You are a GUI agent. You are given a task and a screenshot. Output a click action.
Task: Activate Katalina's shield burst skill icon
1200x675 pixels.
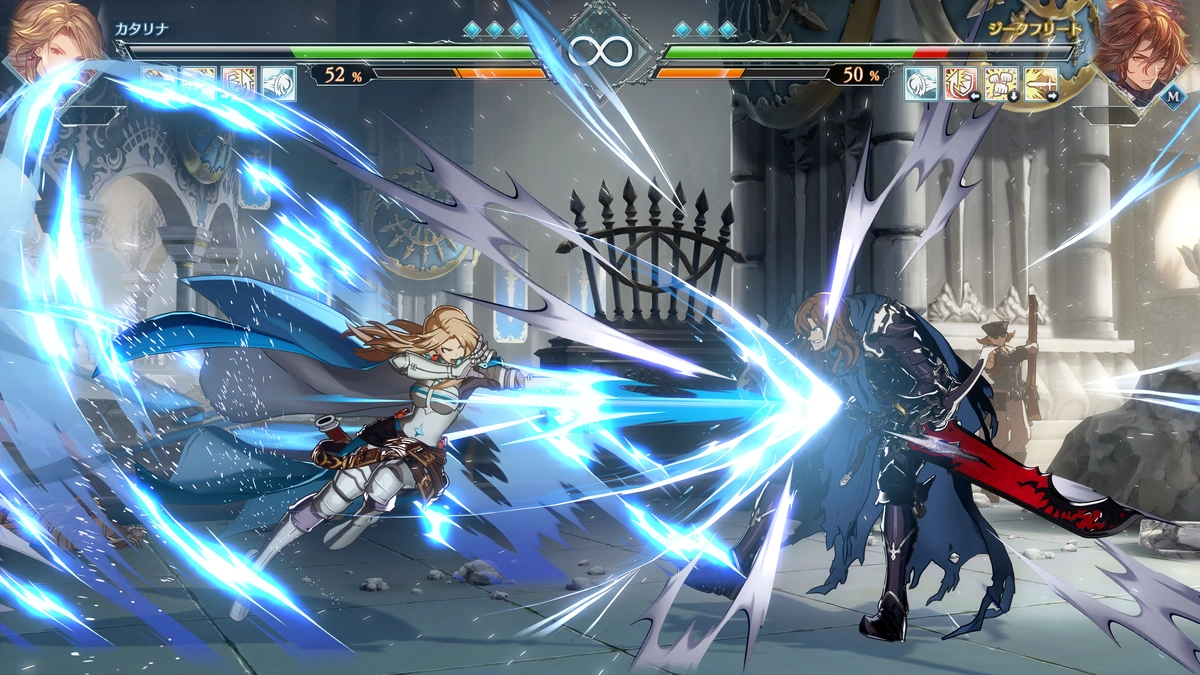pyautogui.click(x=239, y=83)
